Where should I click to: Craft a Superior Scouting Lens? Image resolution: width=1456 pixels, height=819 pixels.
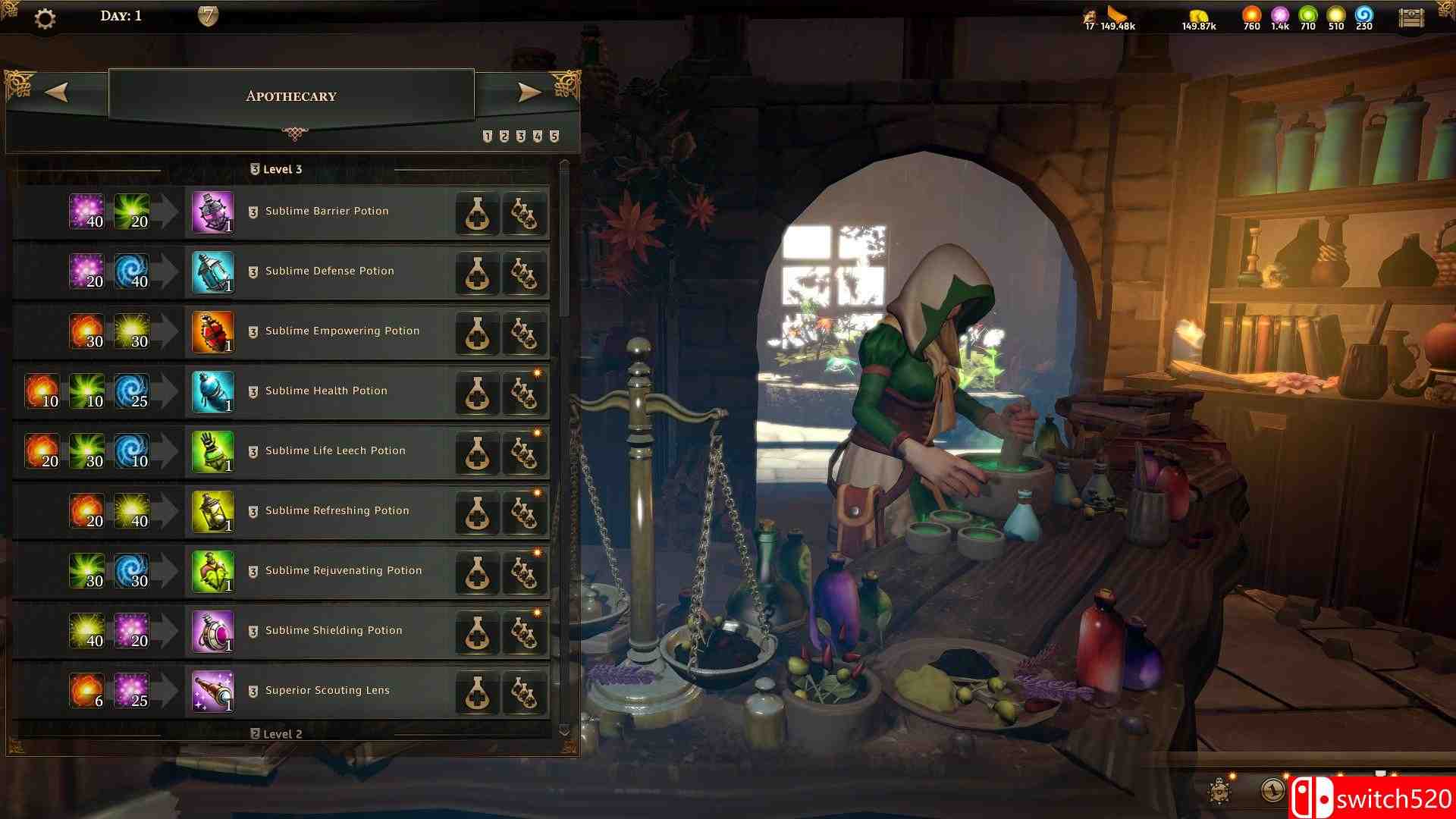tap(477, 692)
